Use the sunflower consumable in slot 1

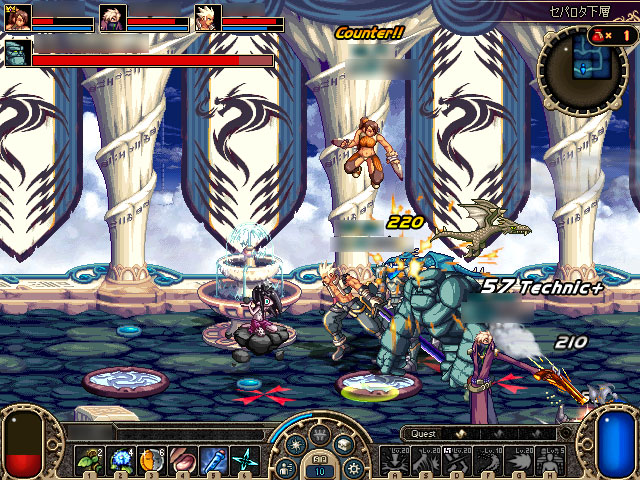click(87, 460)
